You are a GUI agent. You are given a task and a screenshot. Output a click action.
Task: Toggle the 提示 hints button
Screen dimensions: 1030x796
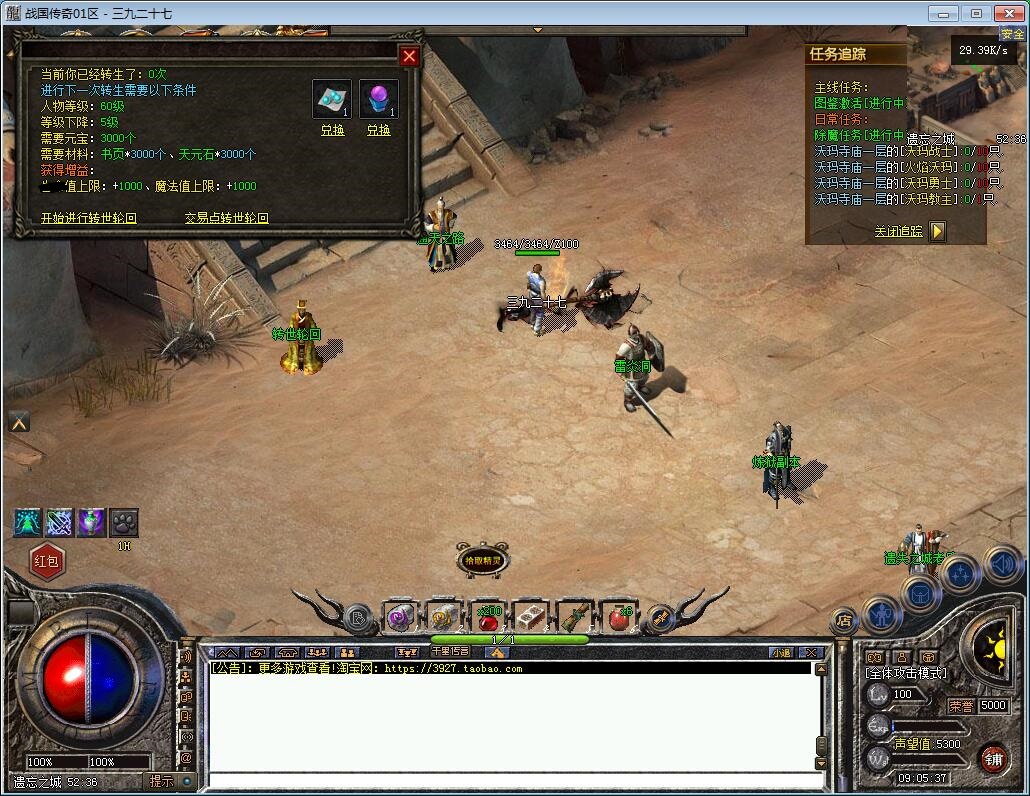point(161,781)
